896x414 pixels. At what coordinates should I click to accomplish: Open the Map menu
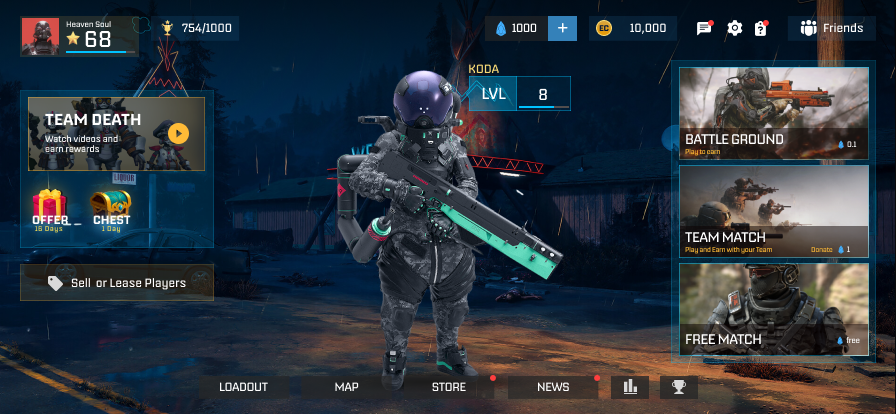coord(347,387)
